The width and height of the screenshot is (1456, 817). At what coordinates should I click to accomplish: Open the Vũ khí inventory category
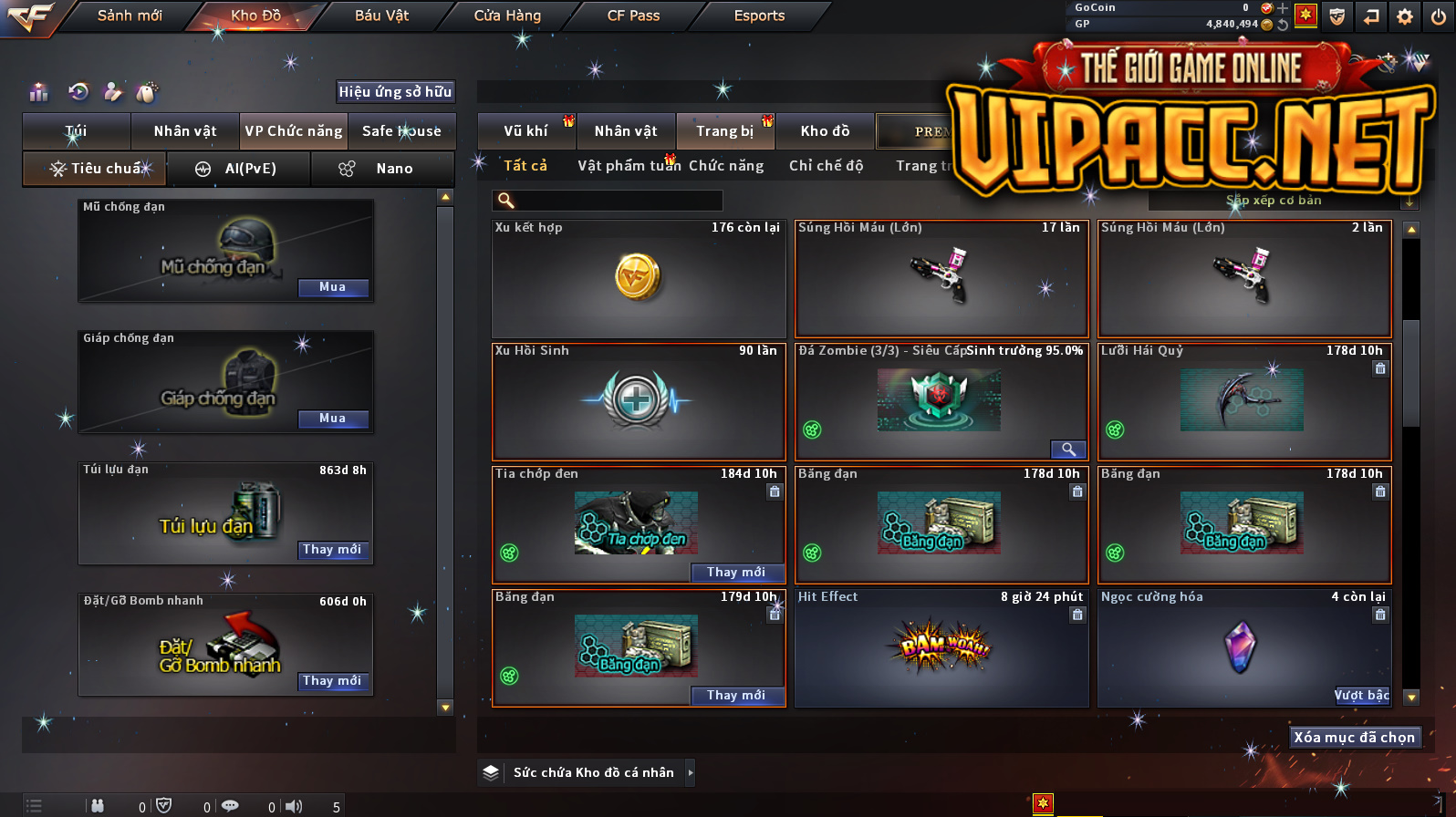coord(526,131)
